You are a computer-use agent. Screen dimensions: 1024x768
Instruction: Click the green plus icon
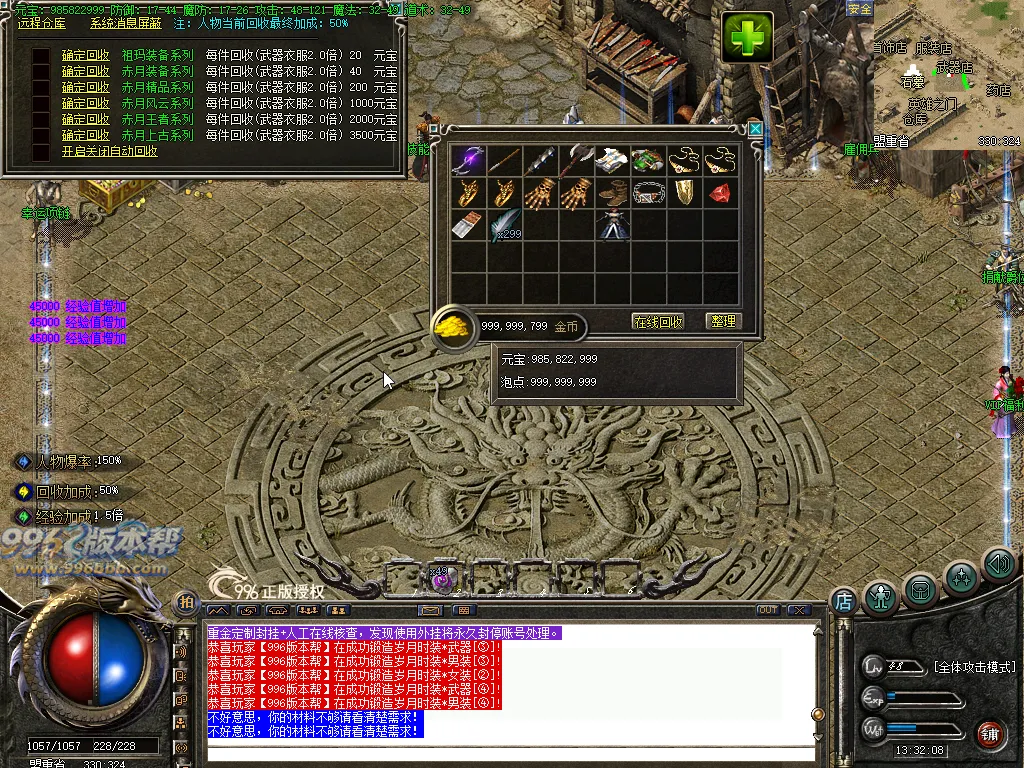coord(748,38)
